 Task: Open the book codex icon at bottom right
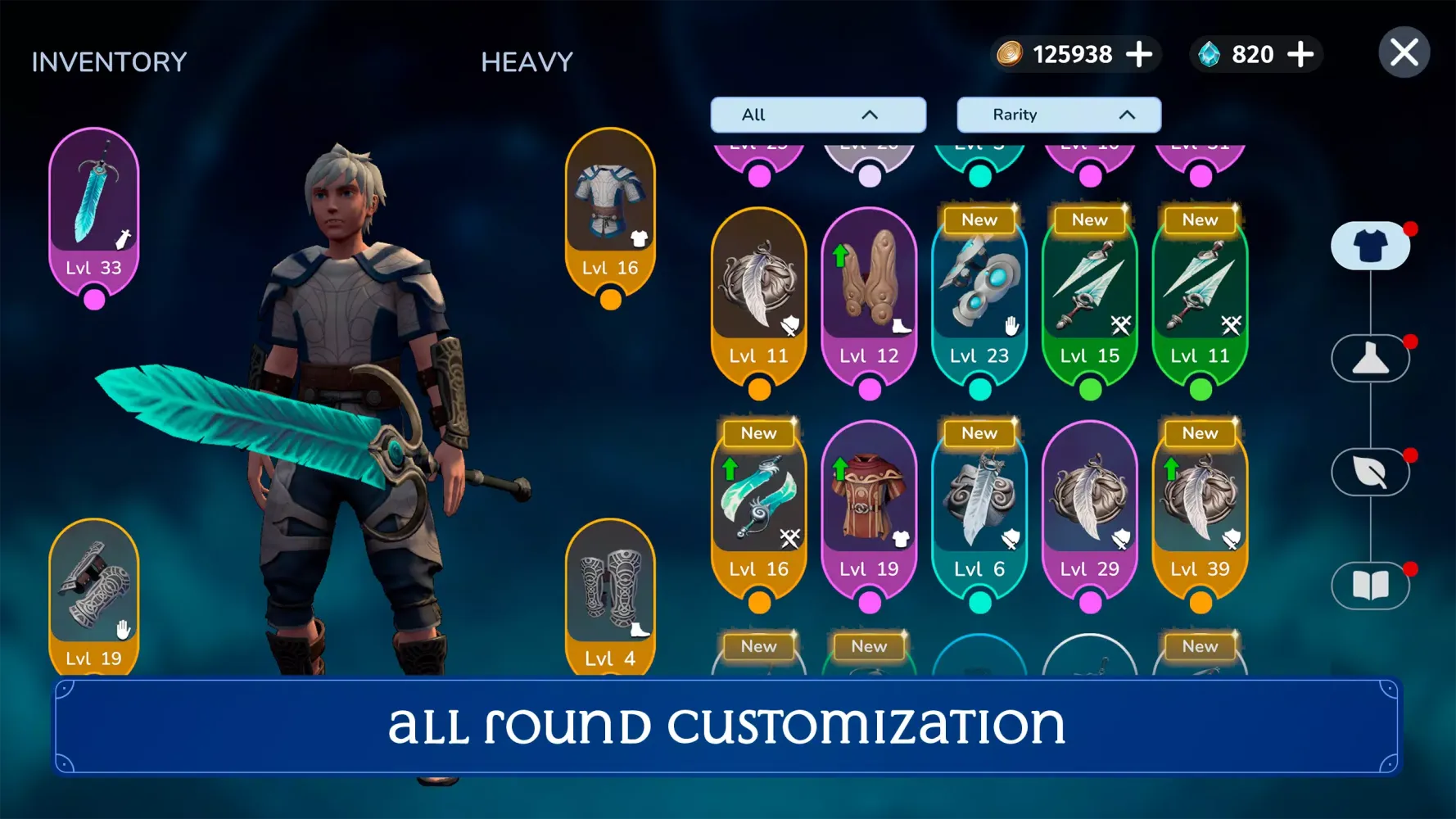click(x=1371, y=585)
